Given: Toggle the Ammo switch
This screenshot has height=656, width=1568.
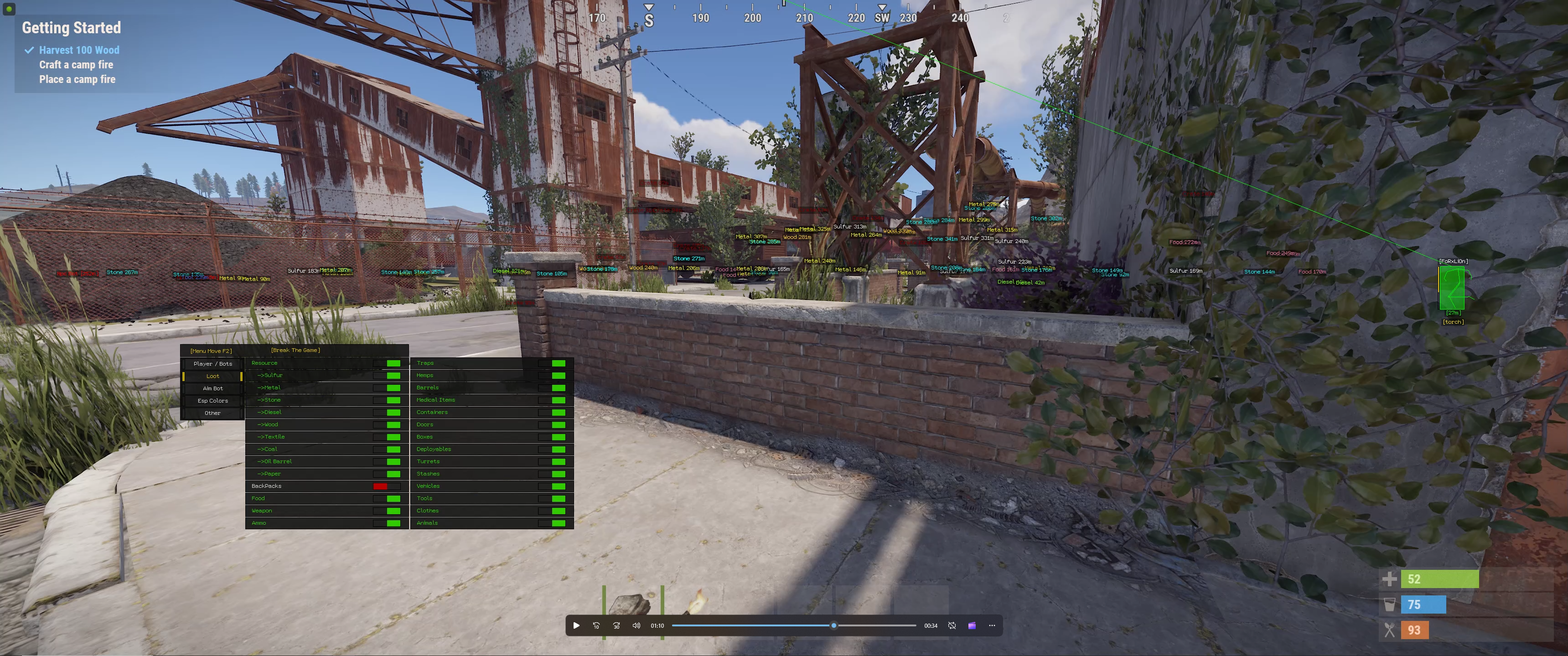Looking at the screenshot, I should pos(387,523).
